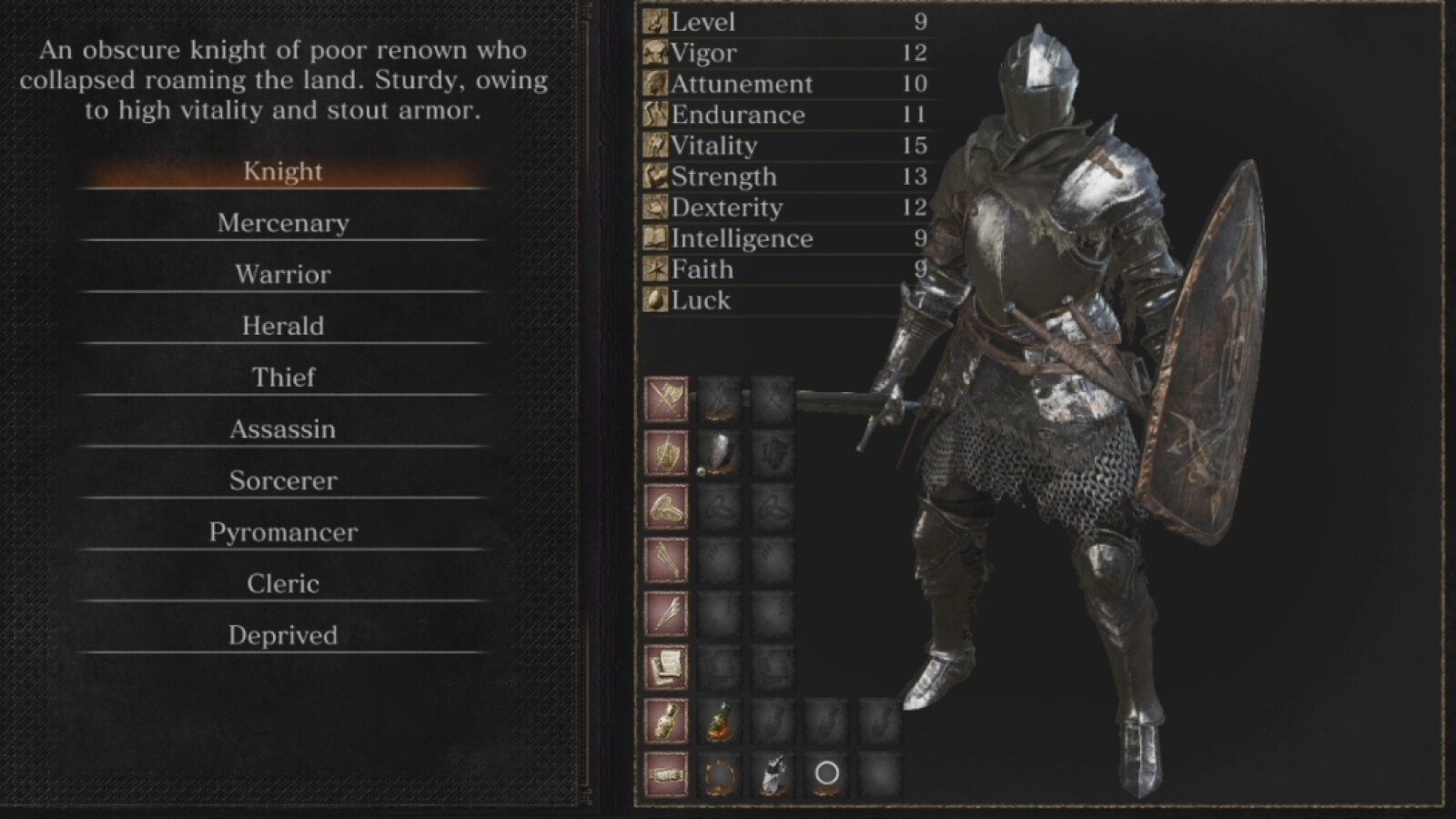This screenshot has width=1456, height=819.
Task: Select the equipped kite shield slot
Action: pyautogui.click(x=719, y=453)
